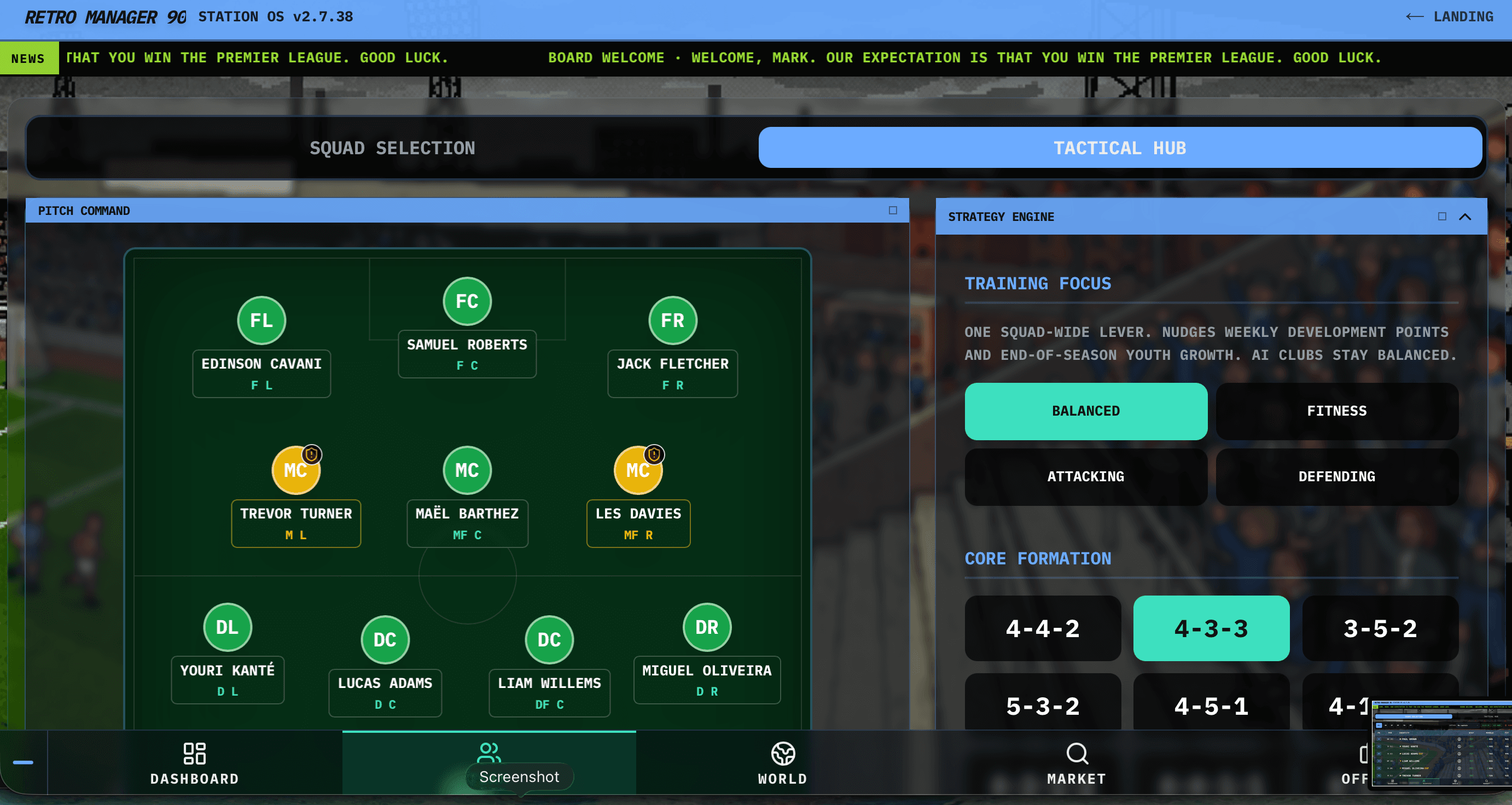Image resolution: width=1512 pixels, height=805 pixels.
Task: Open the Tactical Hub tab
Action: click(1120, 148)
